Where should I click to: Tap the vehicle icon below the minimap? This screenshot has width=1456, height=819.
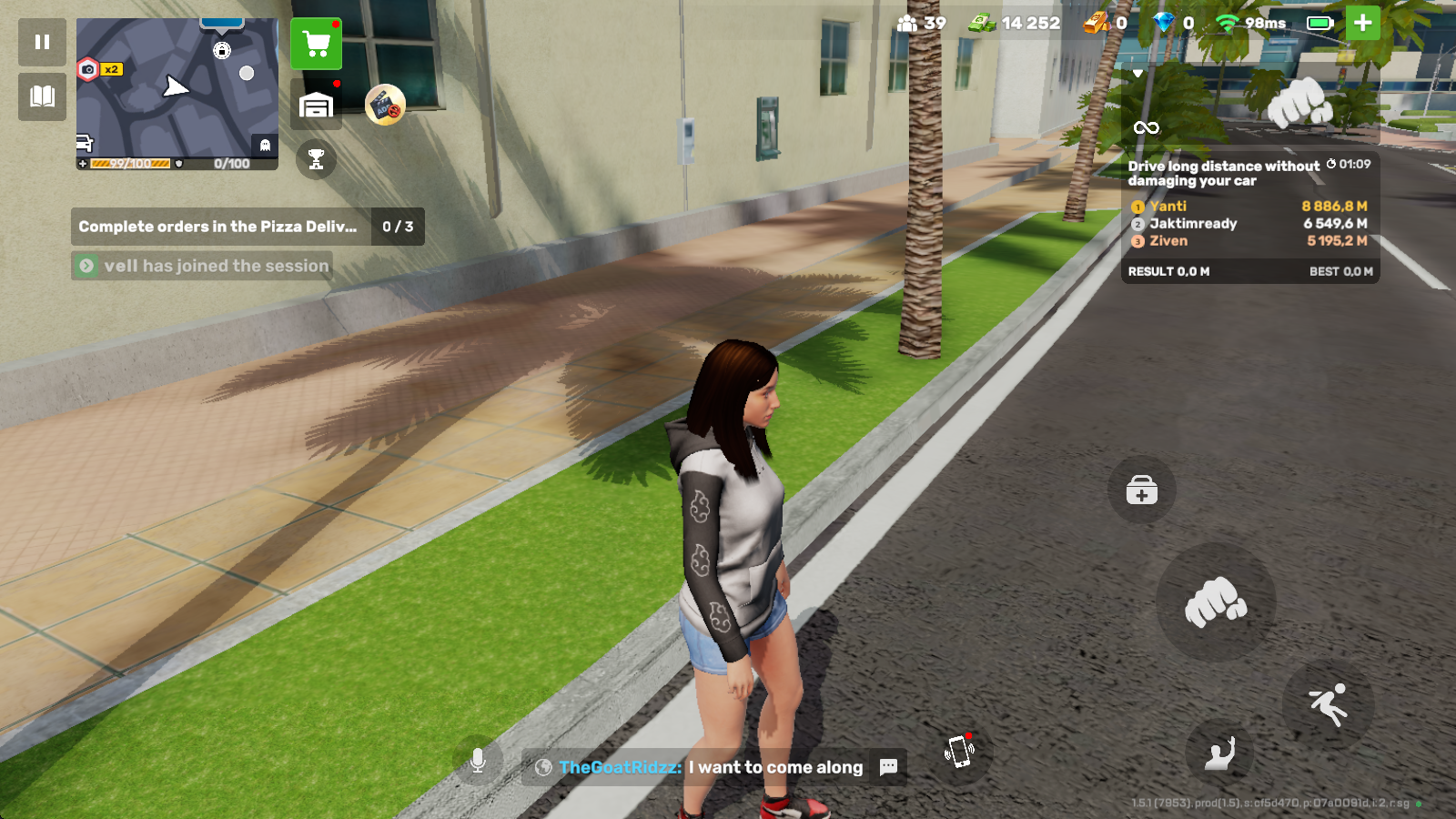85,143
